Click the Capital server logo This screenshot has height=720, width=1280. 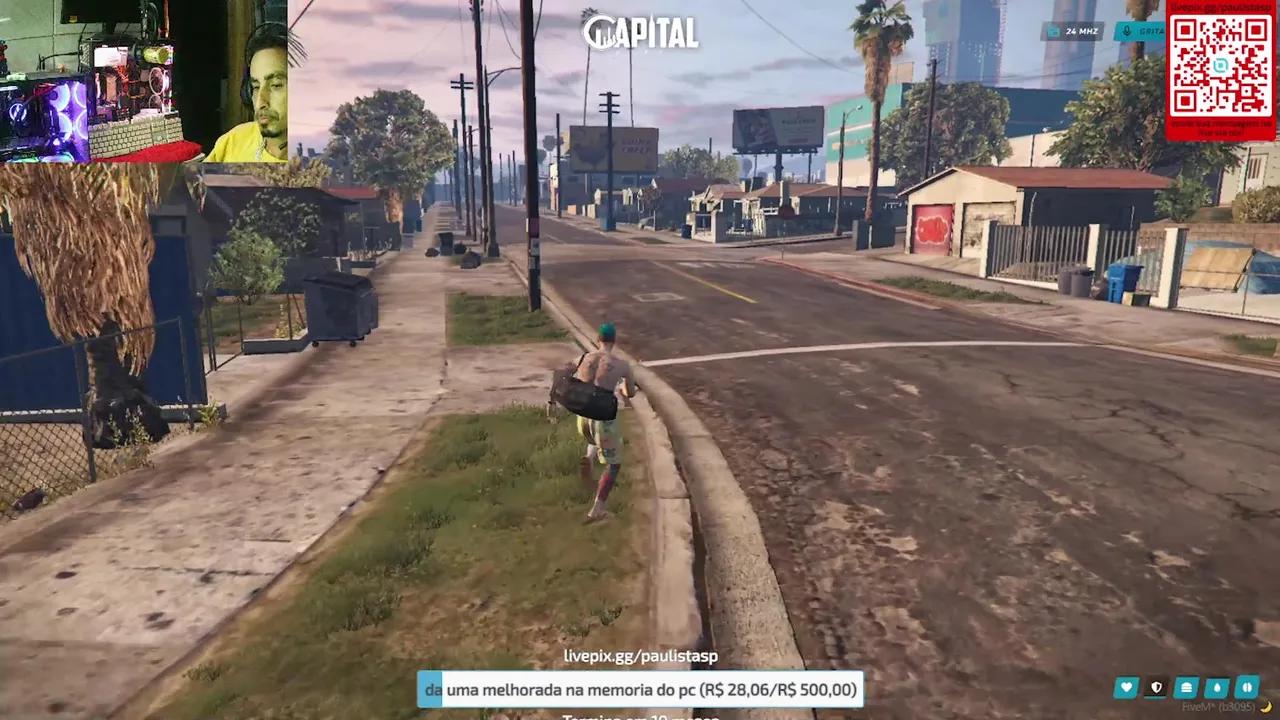point(640,31)
